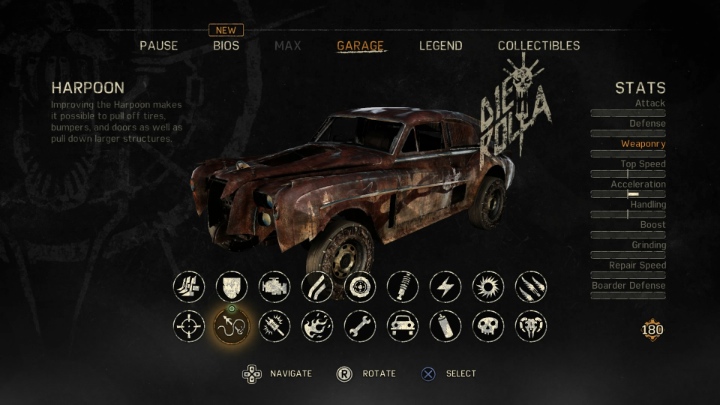
Task: Choose the skull hood ornament icon
Action: click(488, 326)
